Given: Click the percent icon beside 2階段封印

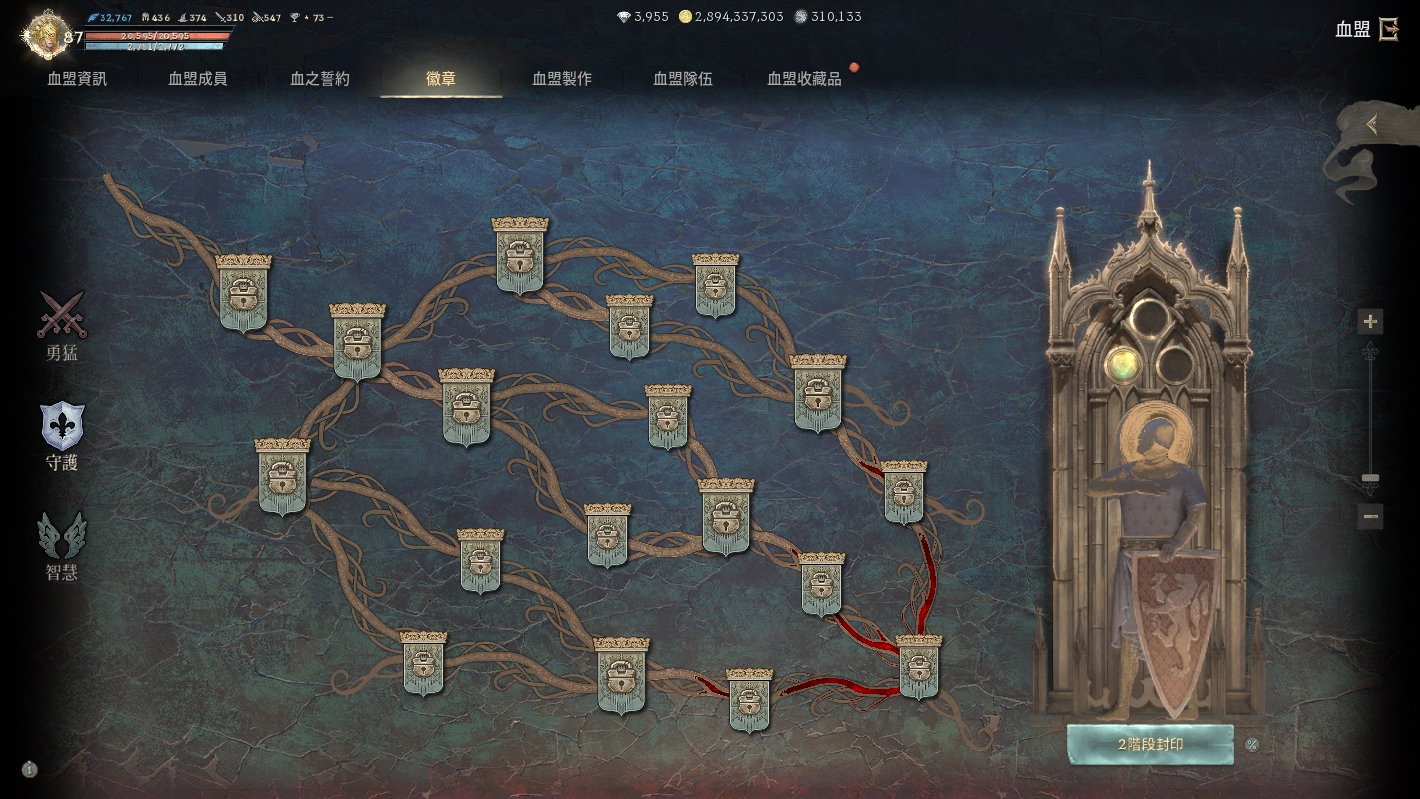Looking at the screenshot, I should (x=1252, y=744).
